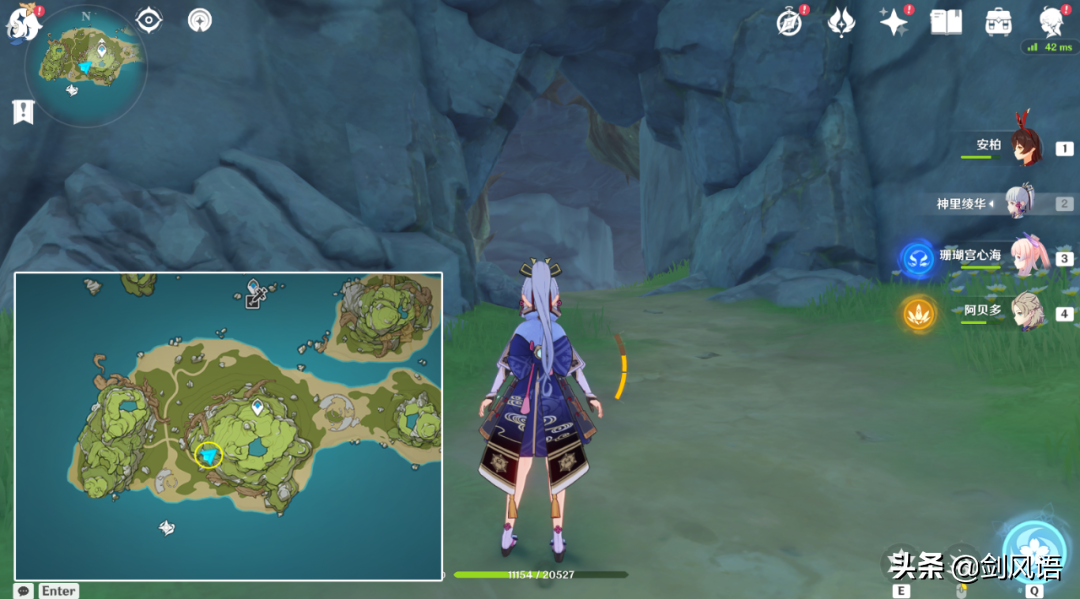The height and width of the screenshot is (599, 1080).
Task: Click the circular minimap
Action: (x=89, y=63)
